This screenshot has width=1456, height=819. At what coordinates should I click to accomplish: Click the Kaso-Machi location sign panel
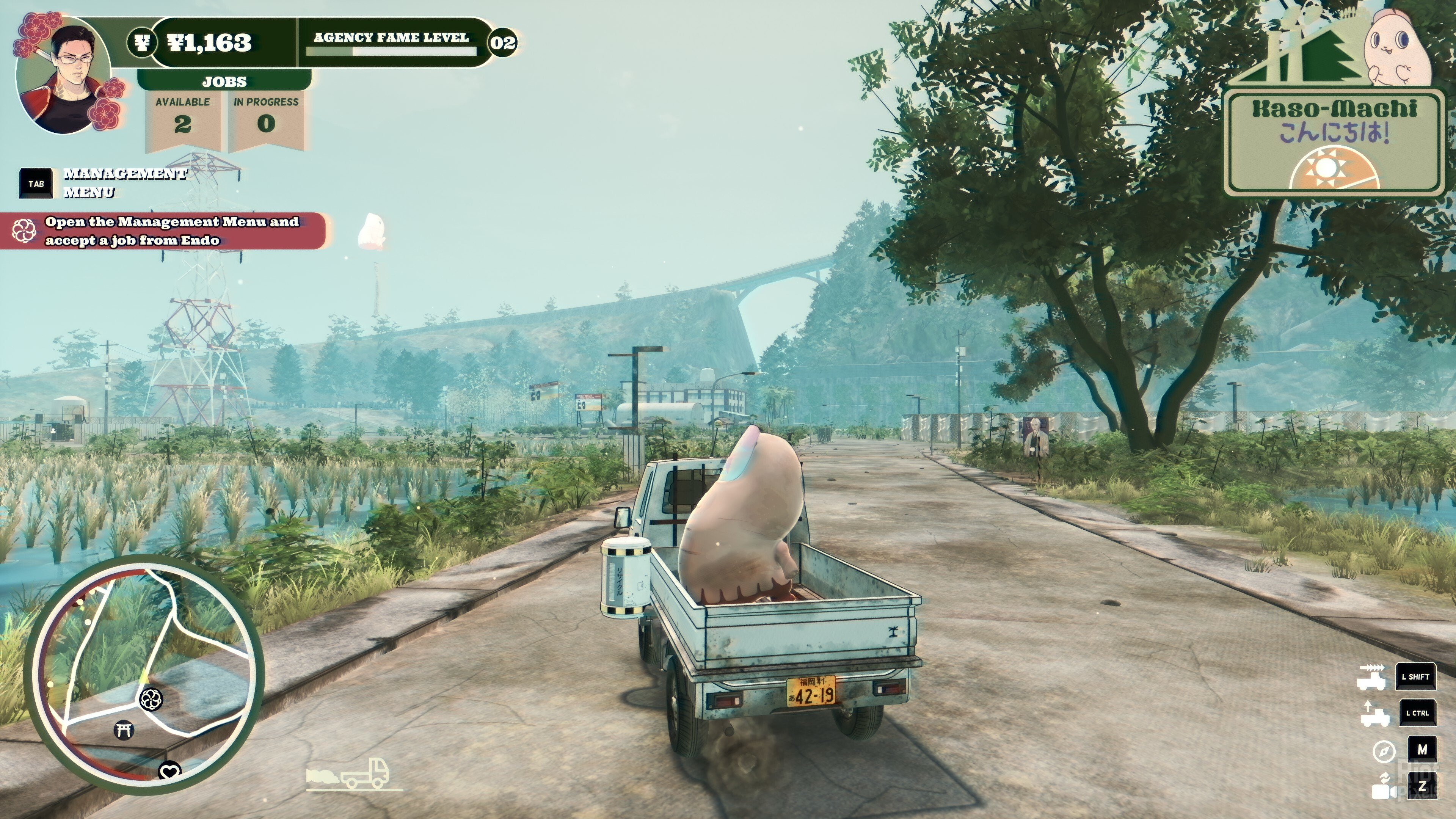coord(1334,141)
